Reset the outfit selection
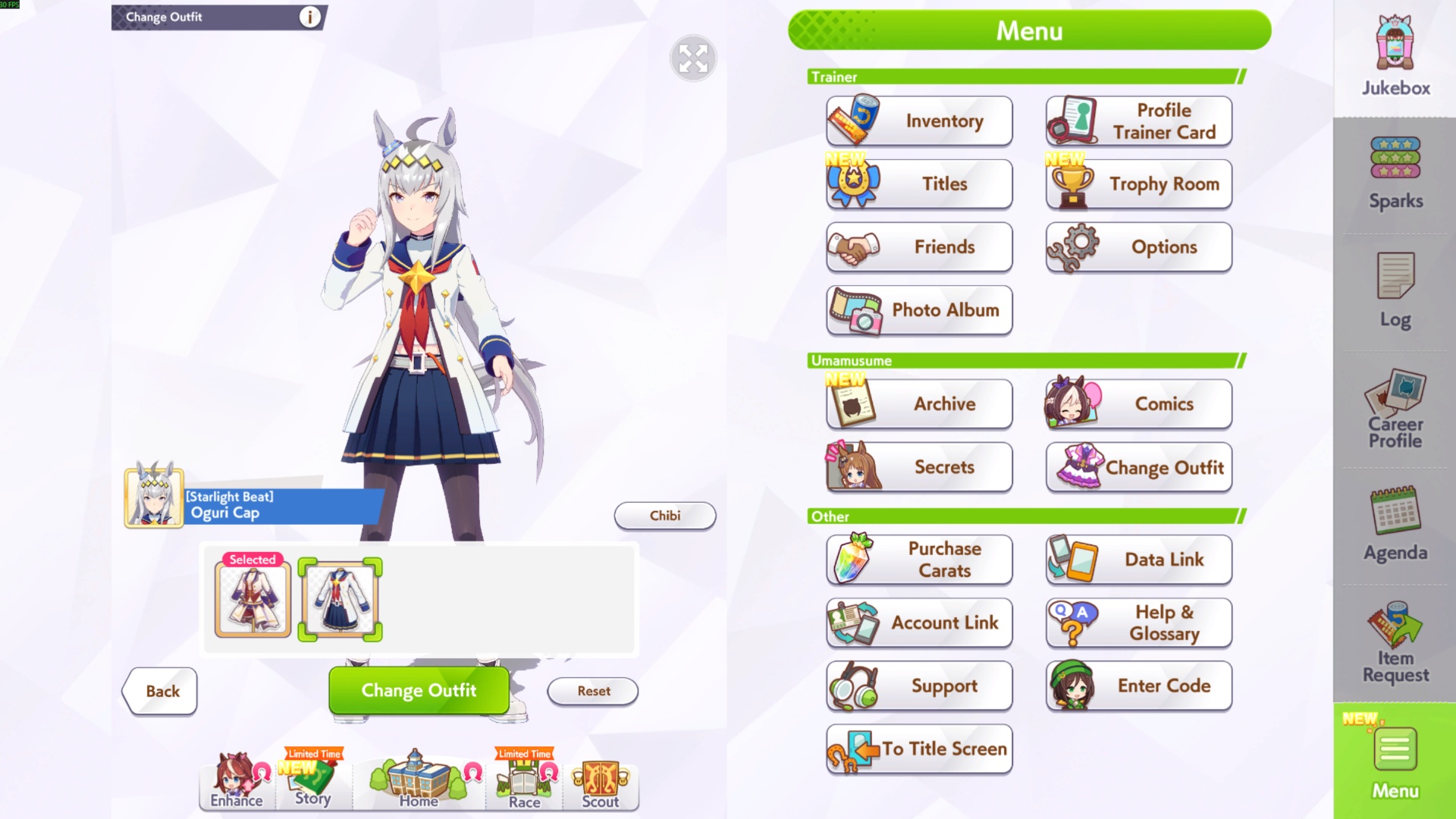 pyautogui.click(x=592, y=691)
